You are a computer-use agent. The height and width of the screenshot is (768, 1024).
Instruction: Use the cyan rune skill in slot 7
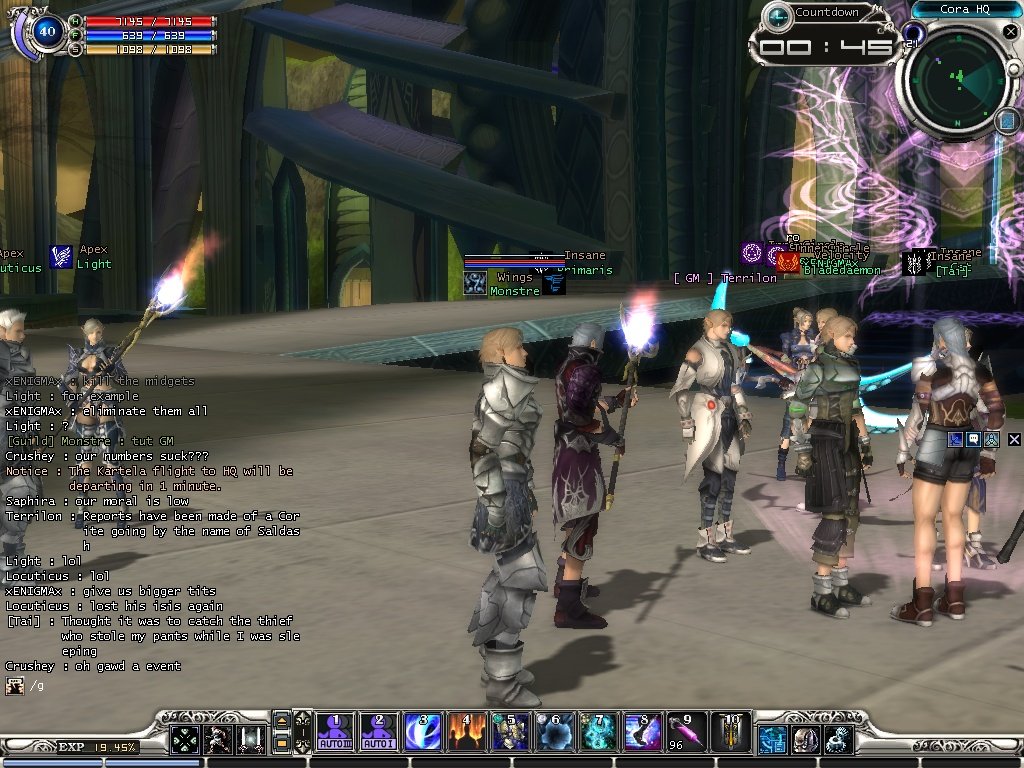pyautogui.click(x=598, y=733)
